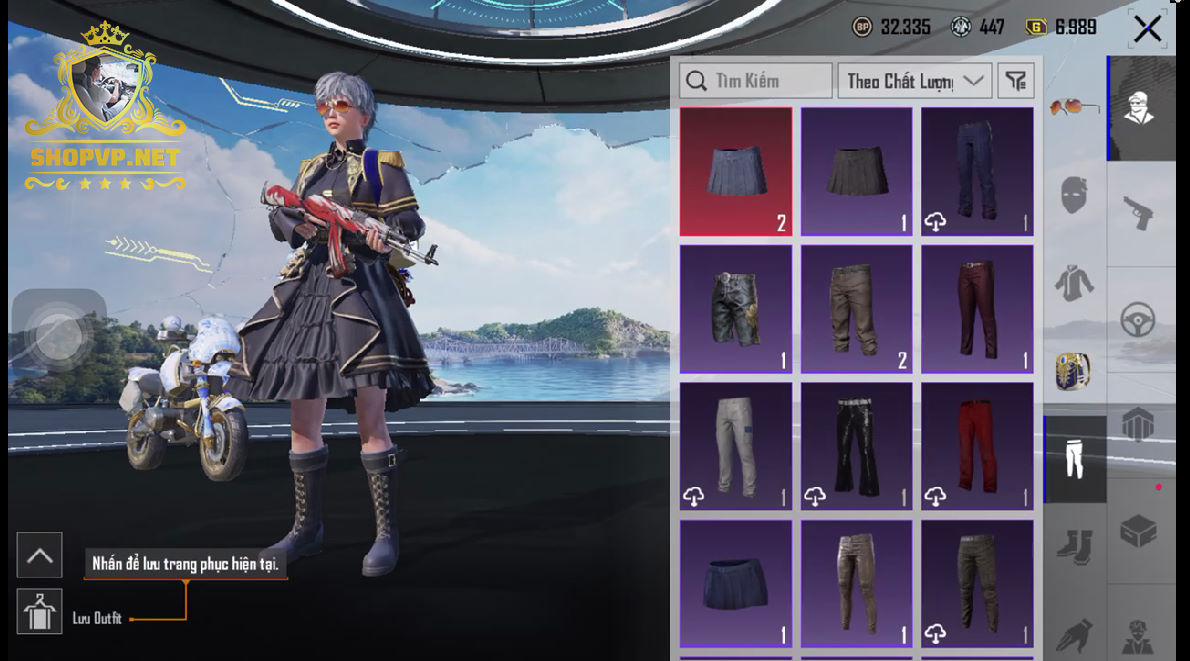Click the Tìm Kiếm search field

pyautogui.click(x=756, y=81)
